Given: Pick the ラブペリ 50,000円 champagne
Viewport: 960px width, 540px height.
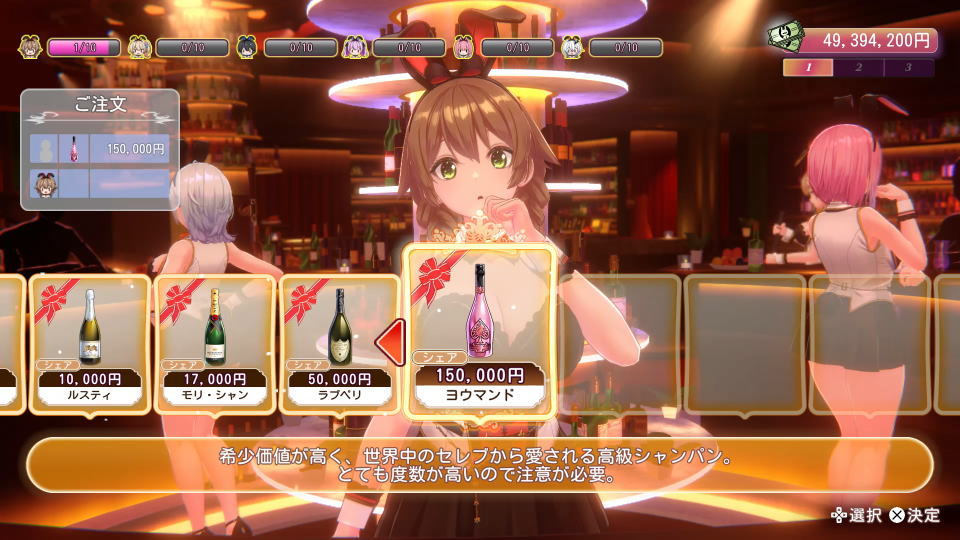Looking at the screenshot, I should point(336,343).
